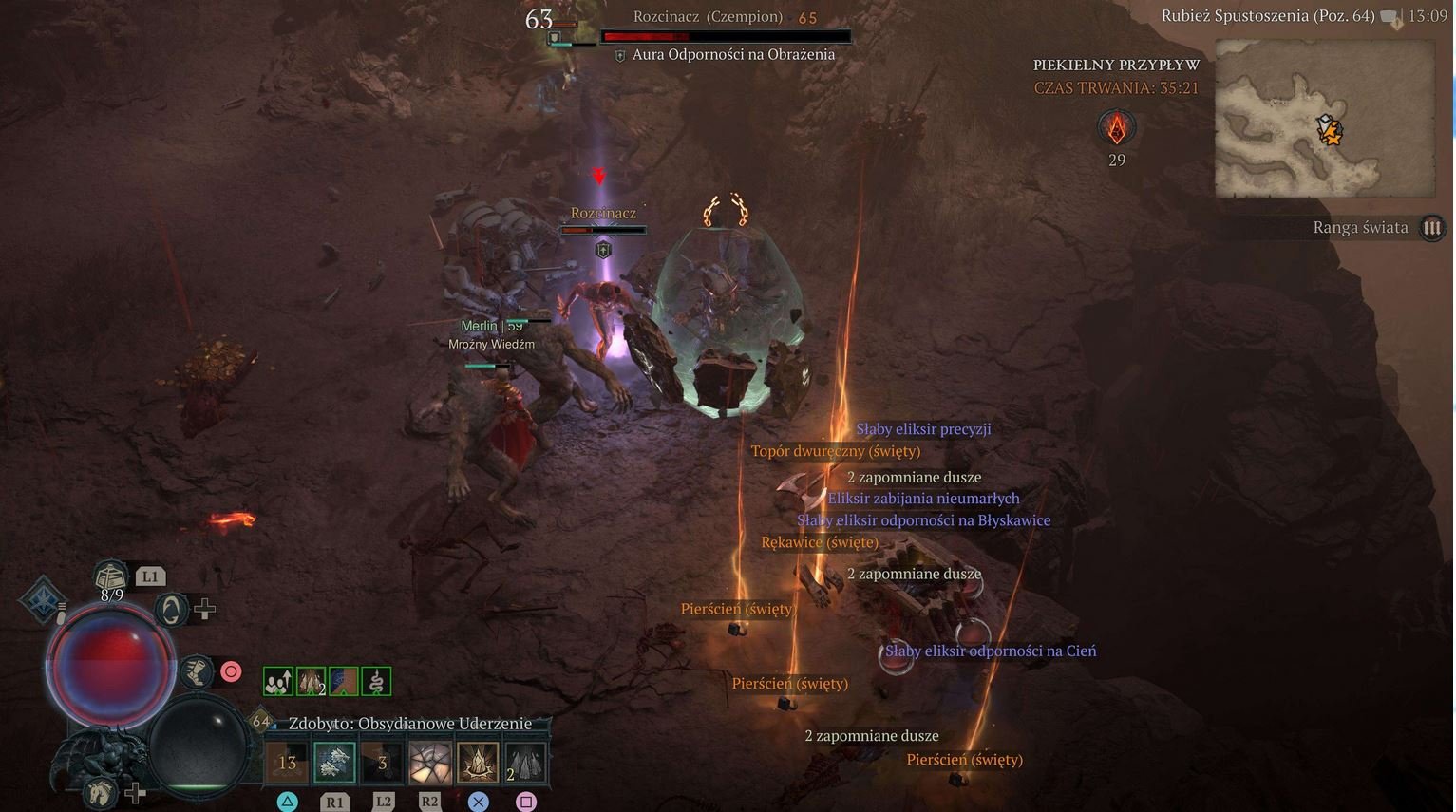Image resolution: width=1456 pixels, height=812 pixels.
Task: Use the ice shards skill with 2 charges
Action: coord(525,763)
